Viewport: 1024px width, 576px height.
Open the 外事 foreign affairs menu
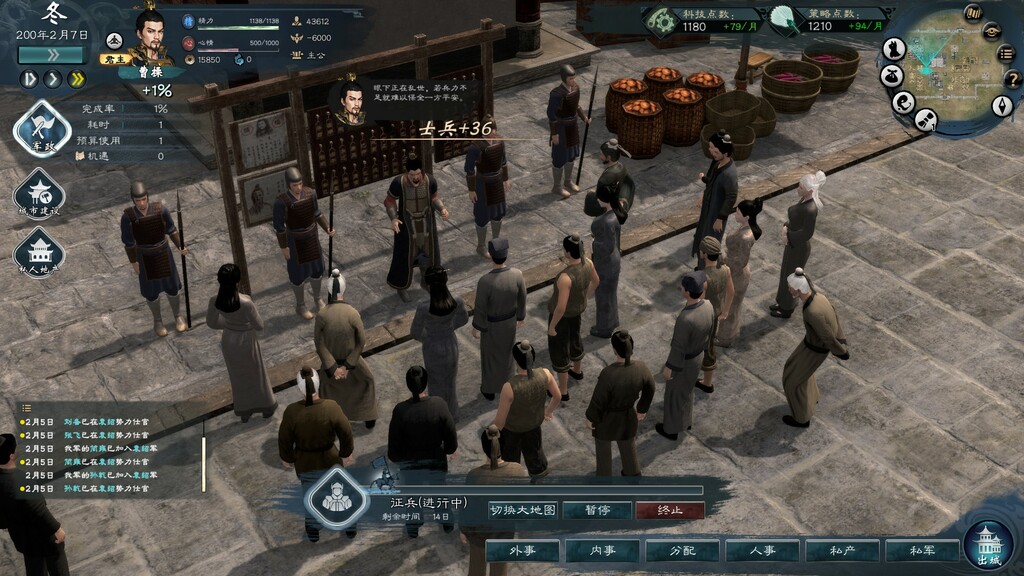tap(522, 551)
